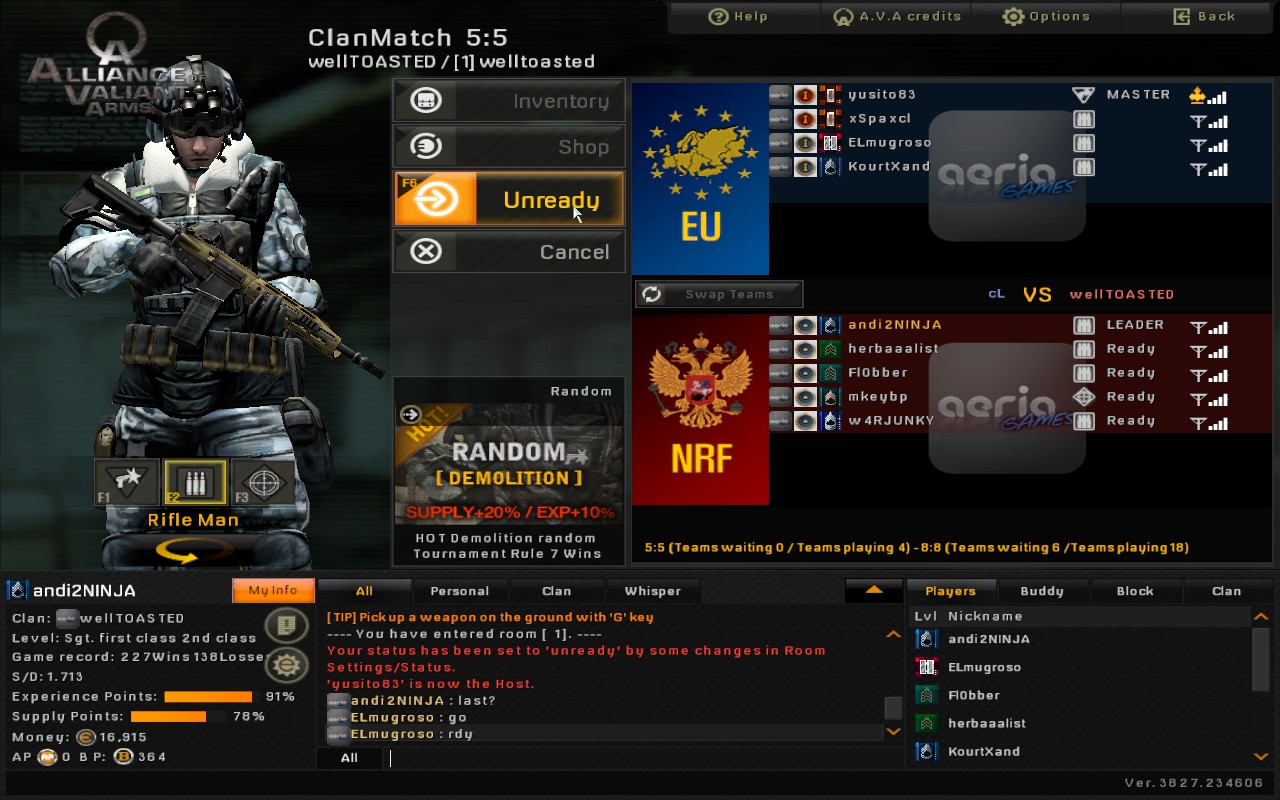
Task: Switch to the Whisper chat tab
Action: 653,591
